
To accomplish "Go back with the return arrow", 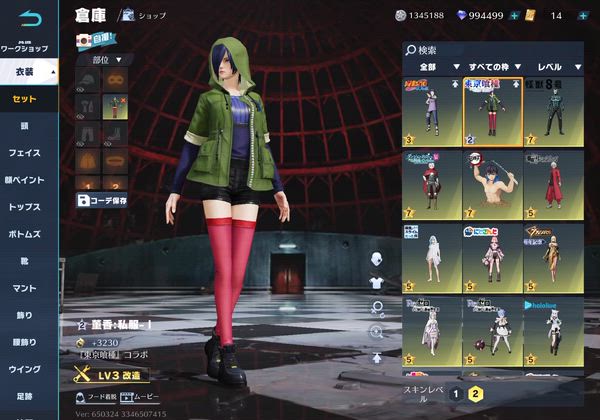I will pos(30,19).
